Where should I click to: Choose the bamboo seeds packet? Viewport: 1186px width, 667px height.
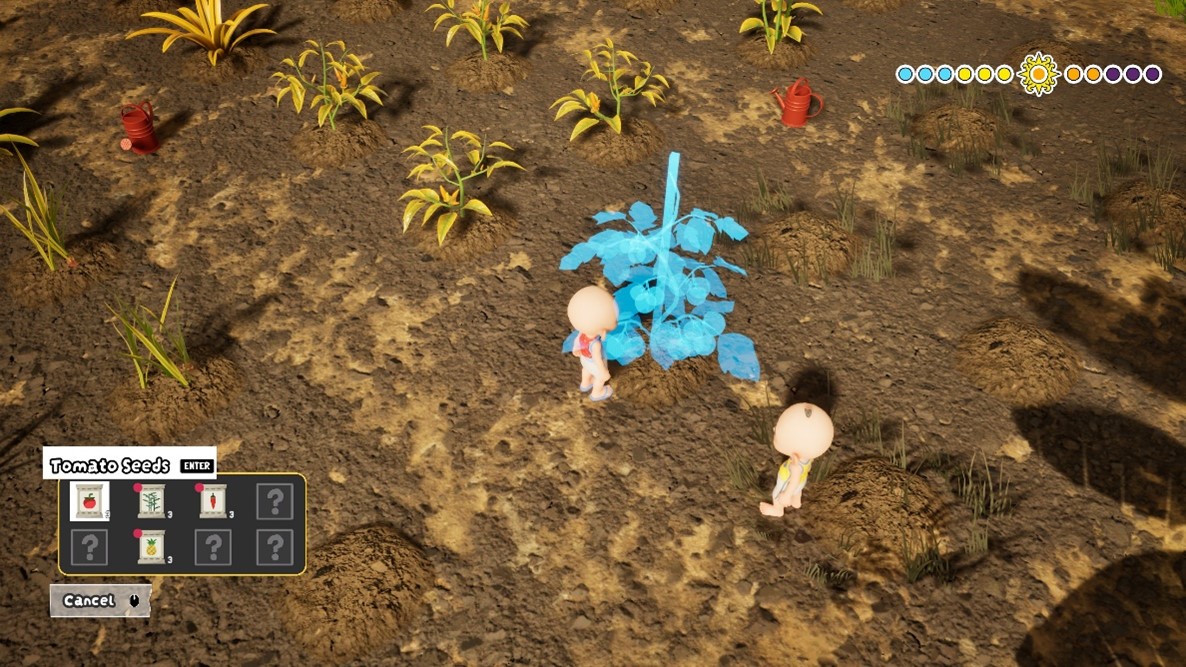151,500
